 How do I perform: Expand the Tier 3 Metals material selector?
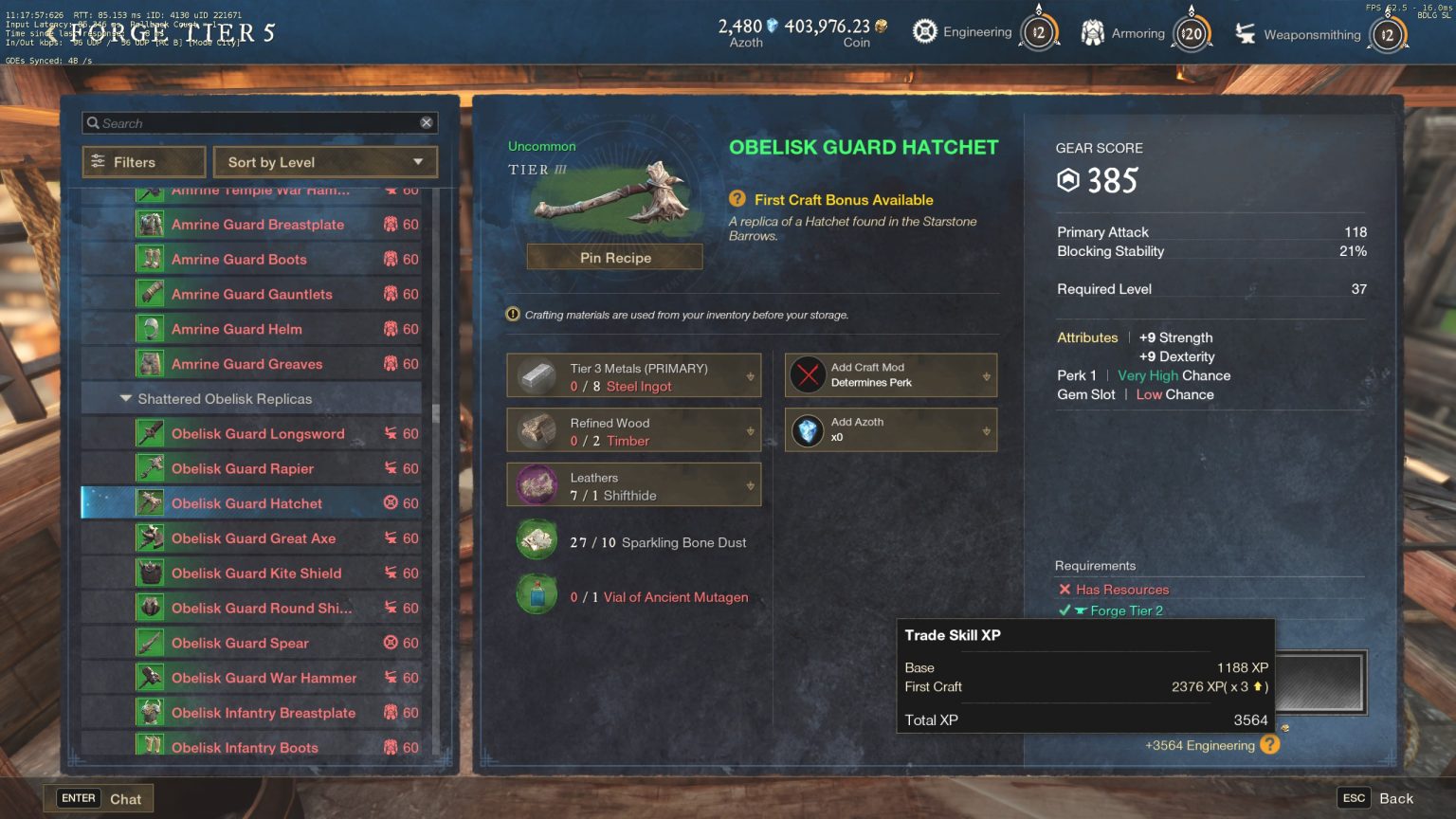click(x=752, y=374)
